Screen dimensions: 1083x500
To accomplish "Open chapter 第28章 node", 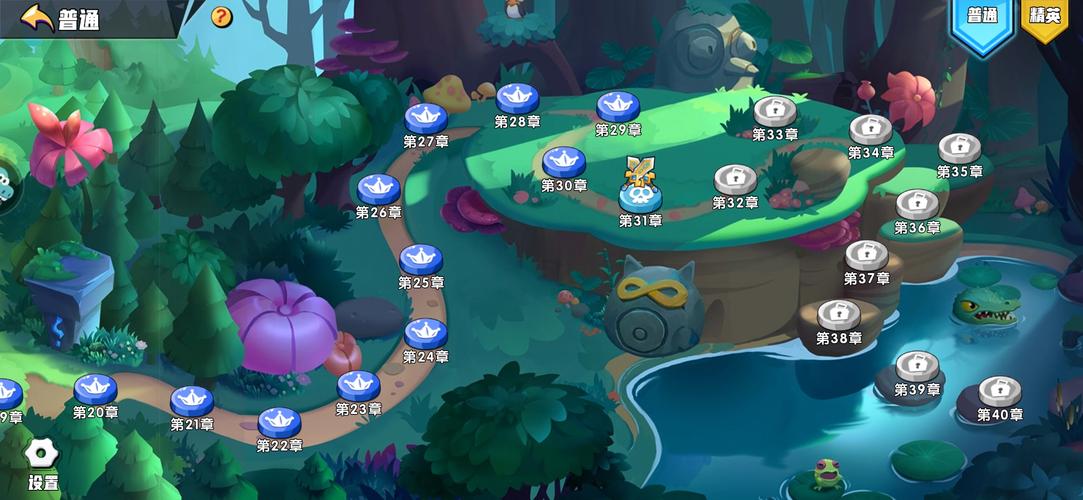I will pyautogui.click(x=518, y=97).
